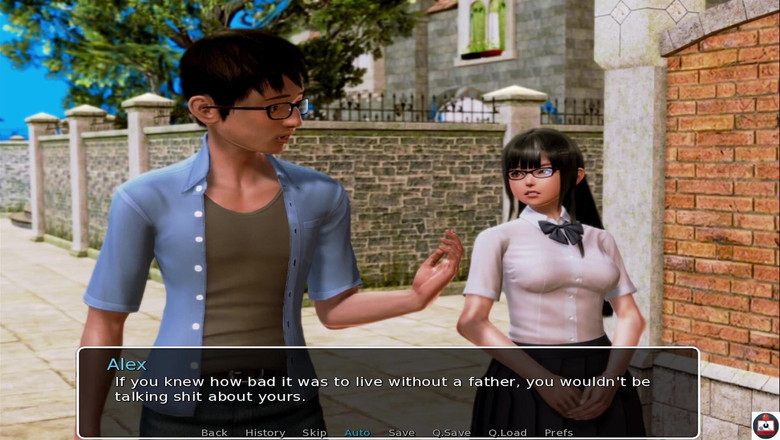Click Q.Load to quick load
Viewport: 780px width, 440px height.
click(x=507, y=432)
